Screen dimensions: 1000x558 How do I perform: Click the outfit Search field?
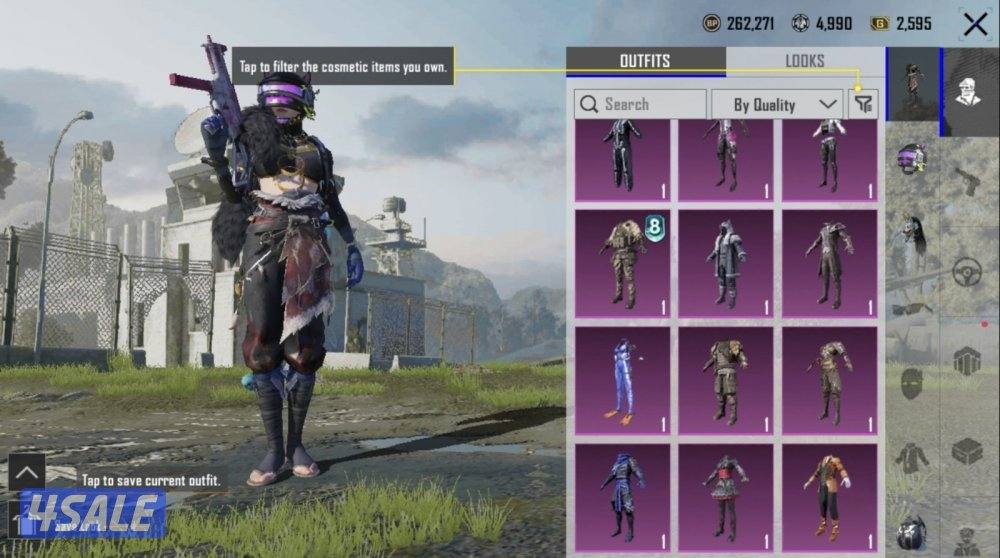pyautogui.click(x=640, y=104)
